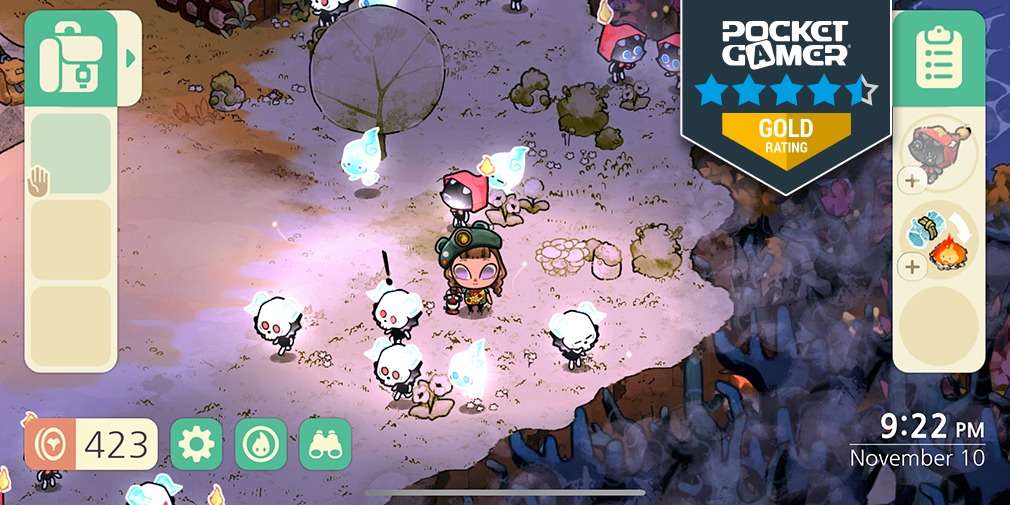This screenshot has width=1010, height=505.
Task: Tap the hand icon on the left panel
Action: coord(38,181)
